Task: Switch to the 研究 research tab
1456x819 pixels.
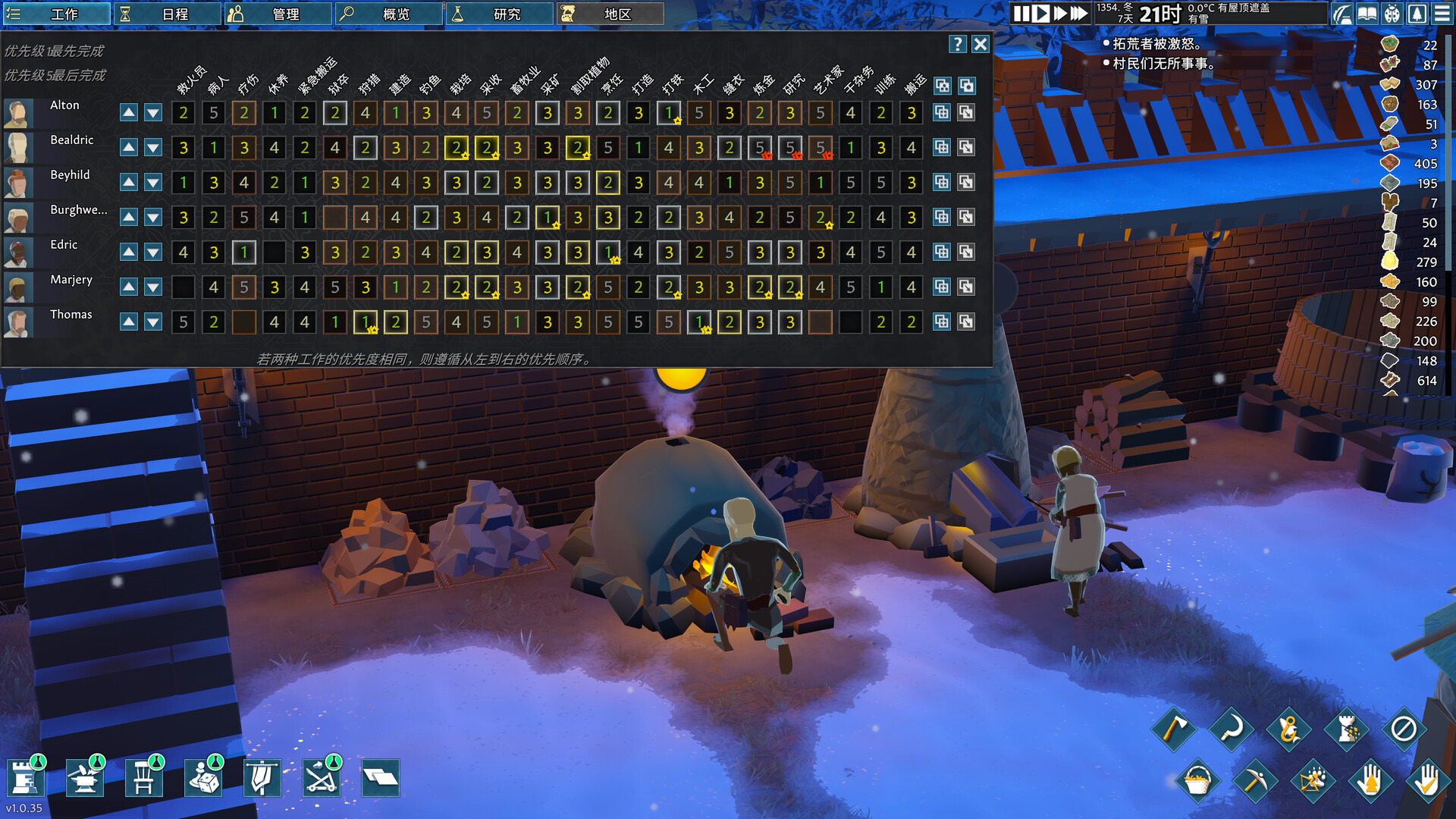Action: [500, 14]
